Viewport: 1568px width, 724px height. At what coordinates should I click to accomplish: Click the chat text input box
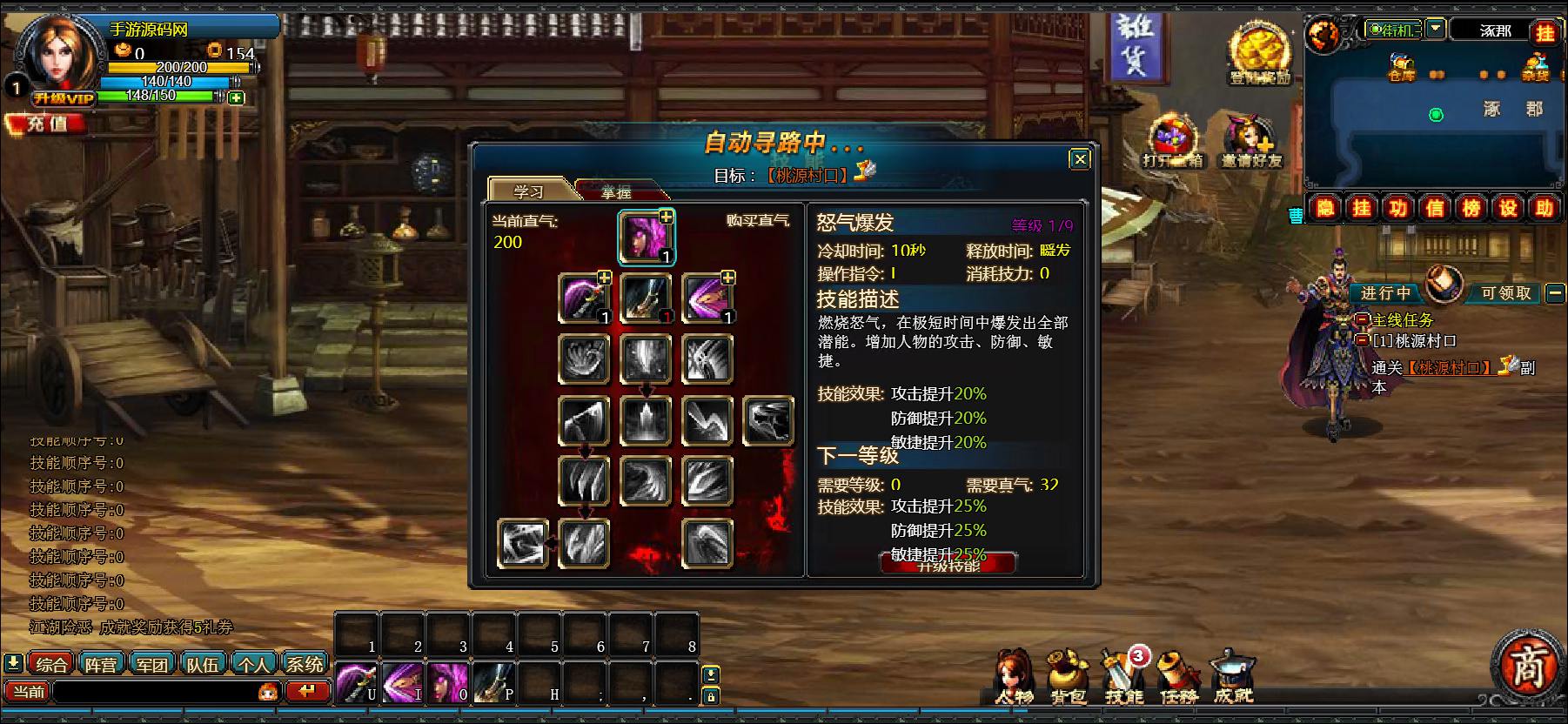(157, 692)
